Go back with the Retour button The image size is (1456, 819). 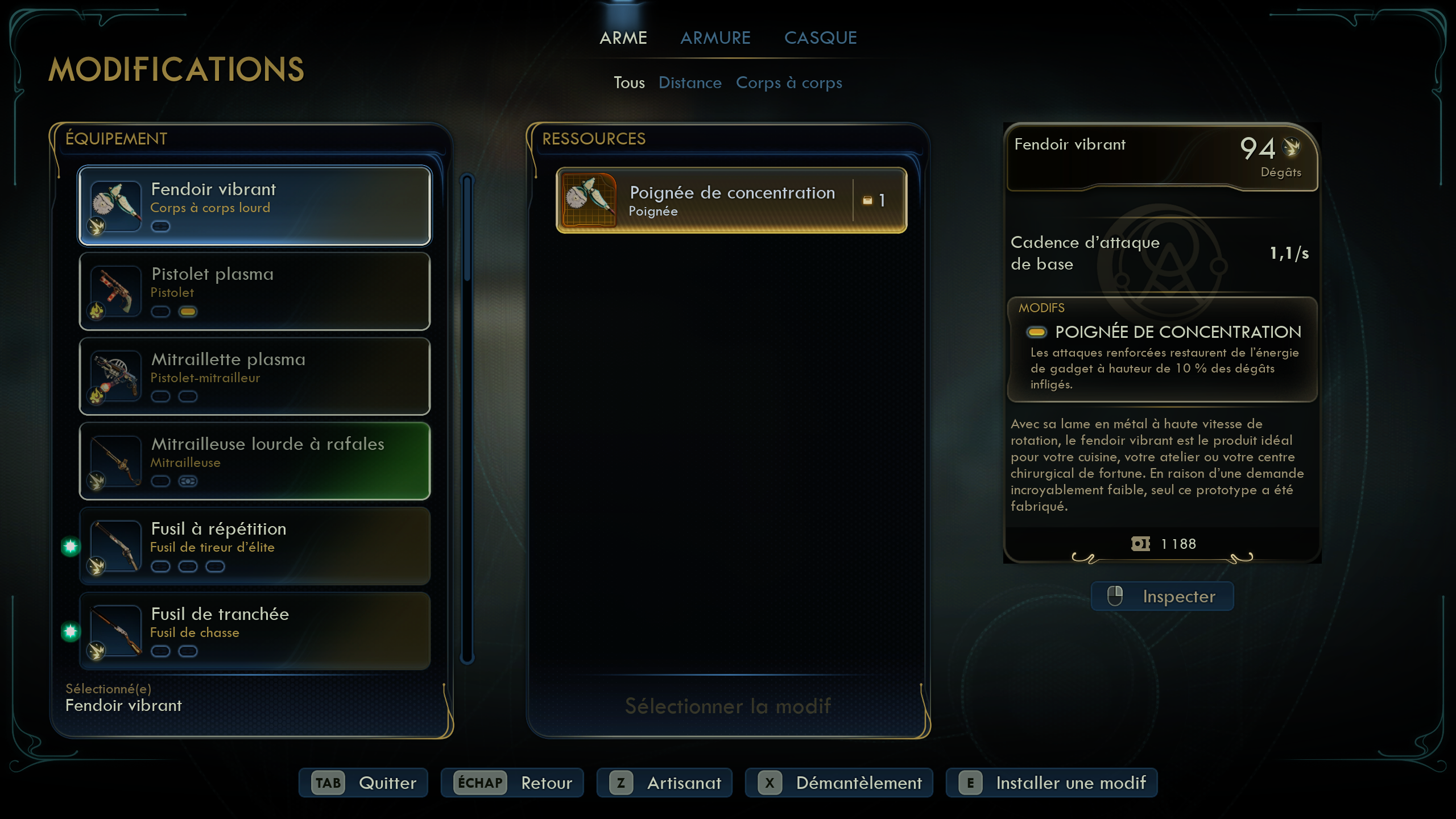click(512, 783)
